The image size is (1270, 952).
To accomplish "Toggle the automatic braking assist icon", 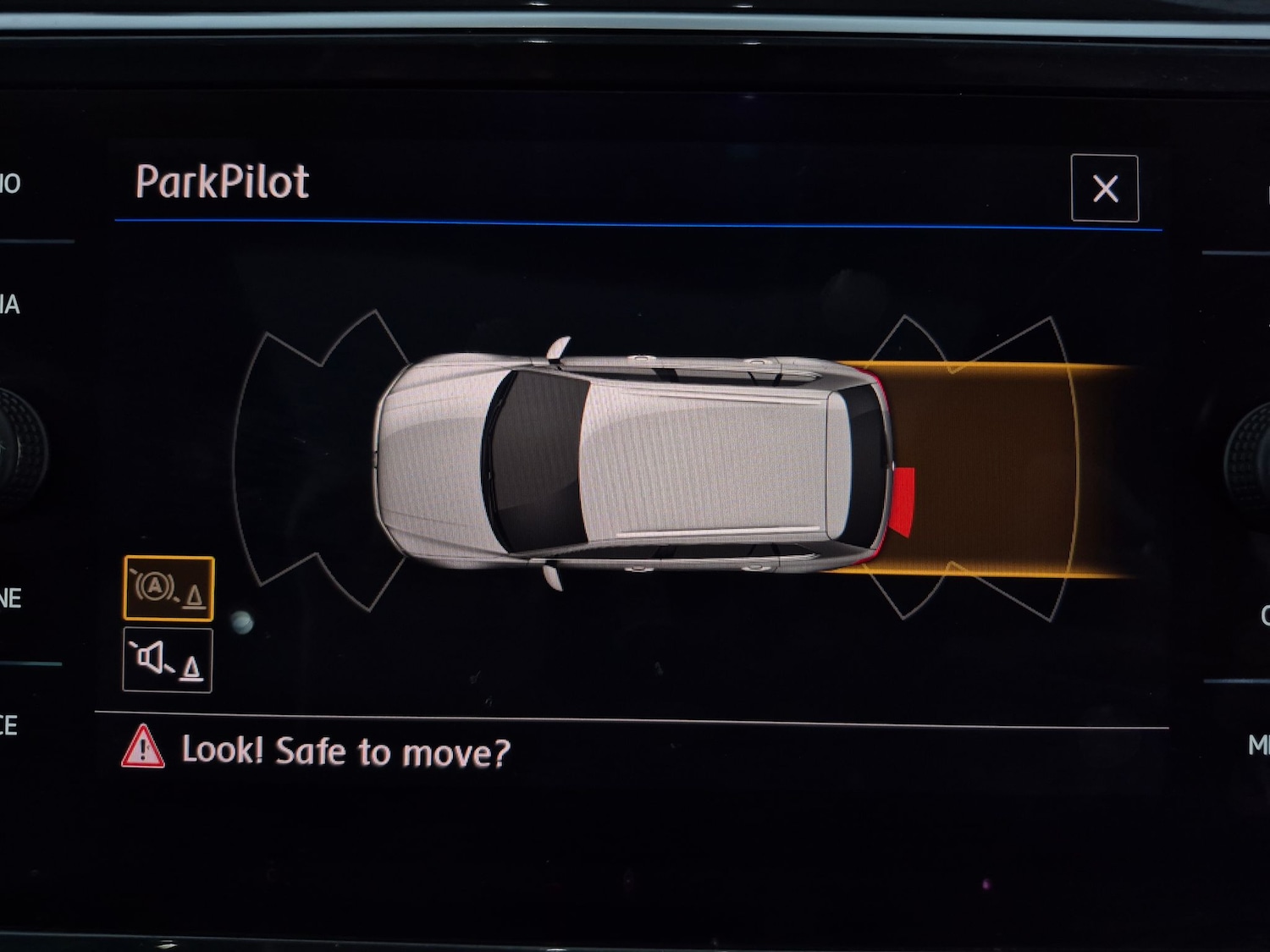I will click(168, 588).
